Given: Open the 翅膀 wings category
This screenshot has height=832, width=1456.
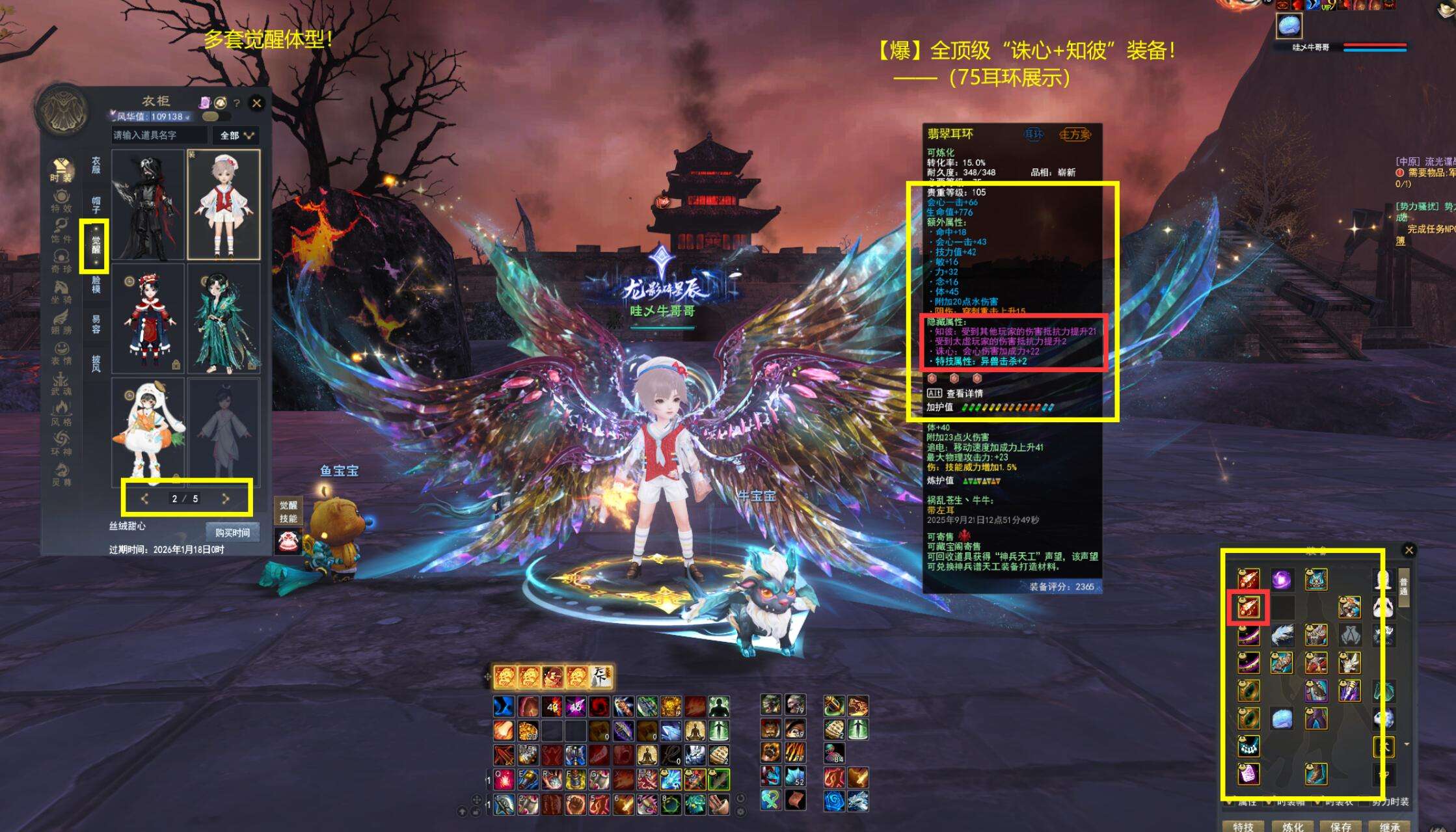Looking at the screenshot, I should [61, 323].
